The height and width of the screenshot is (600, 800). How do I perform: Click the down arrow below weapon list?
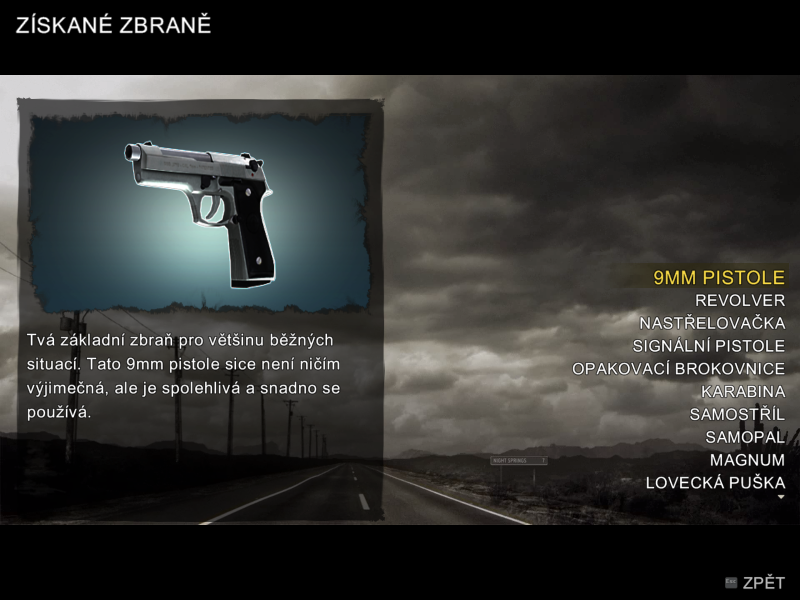pyautogui.click(x=781, y=497)
